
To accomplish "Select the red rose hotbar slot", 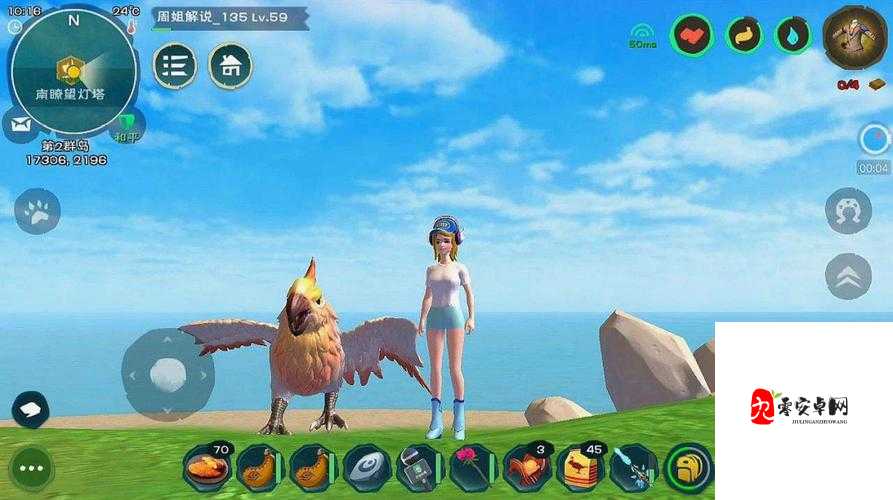I will pos(473,467).
